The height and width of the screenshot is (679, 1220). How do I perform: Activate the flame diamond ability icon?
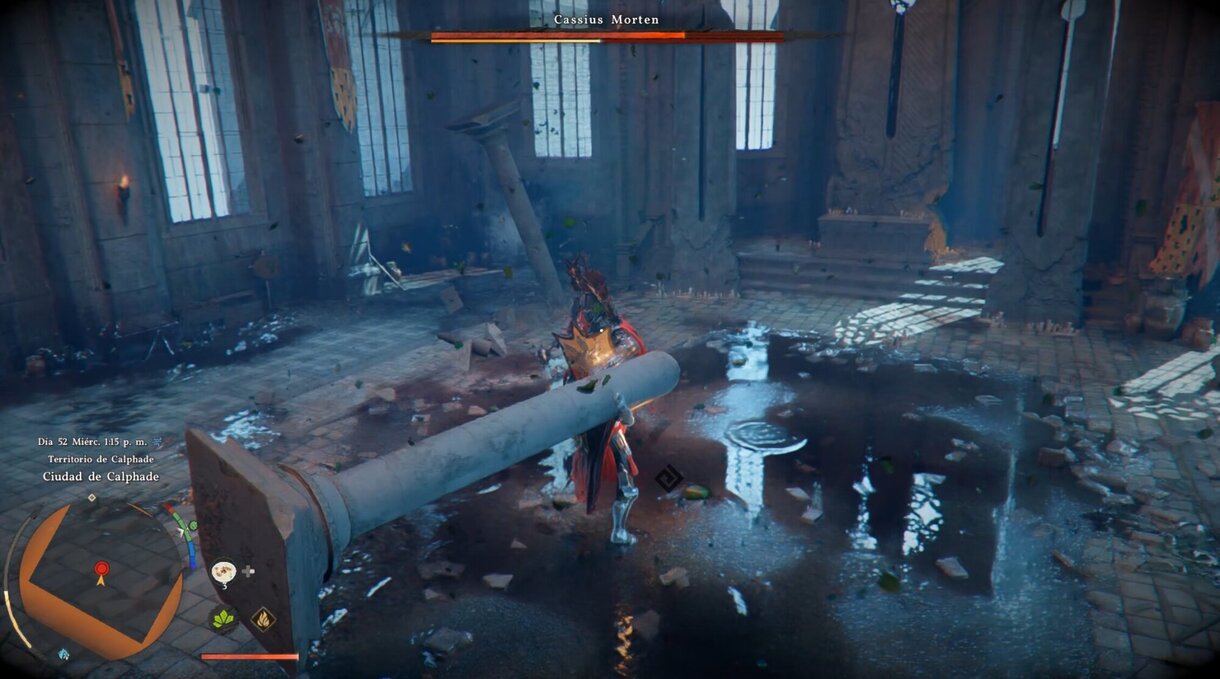point(264,619)
